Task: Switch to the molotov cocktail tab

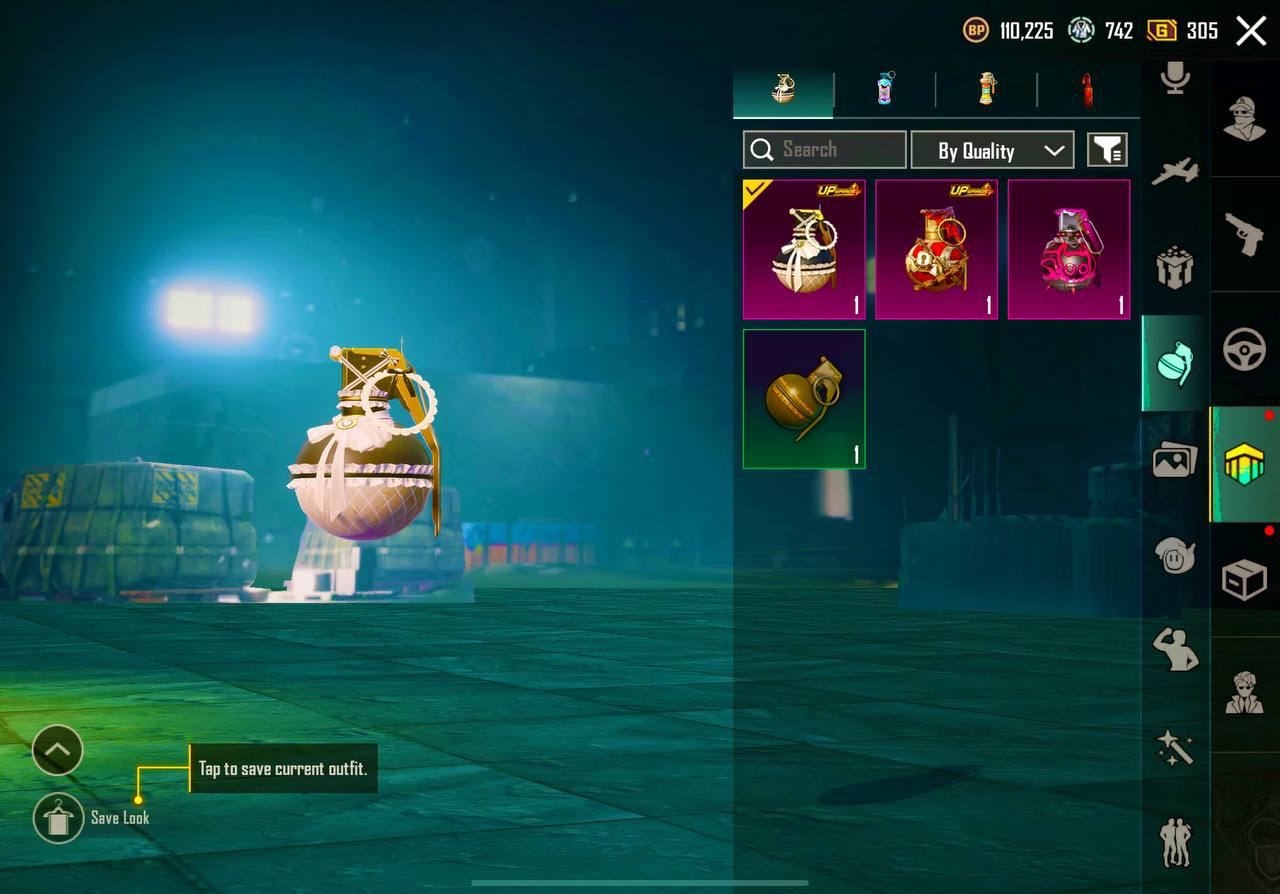Action: coord(1088,90)
